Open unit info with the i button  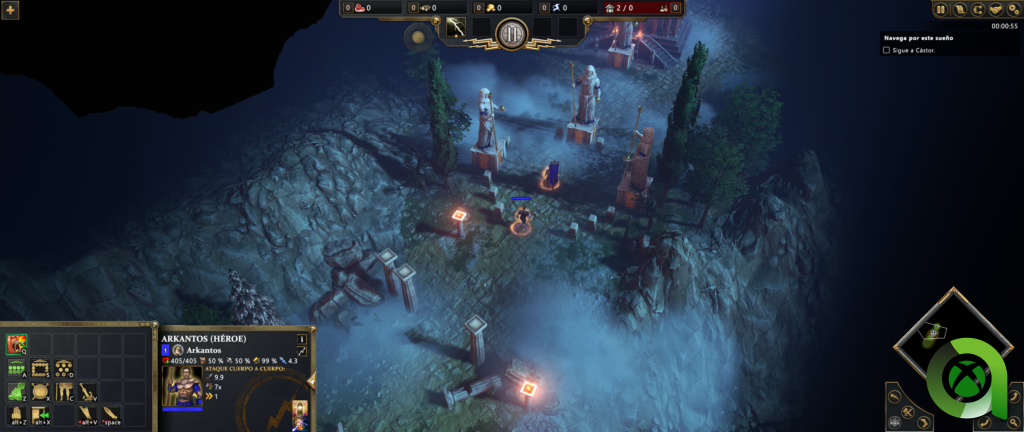[x=301, y=338]
